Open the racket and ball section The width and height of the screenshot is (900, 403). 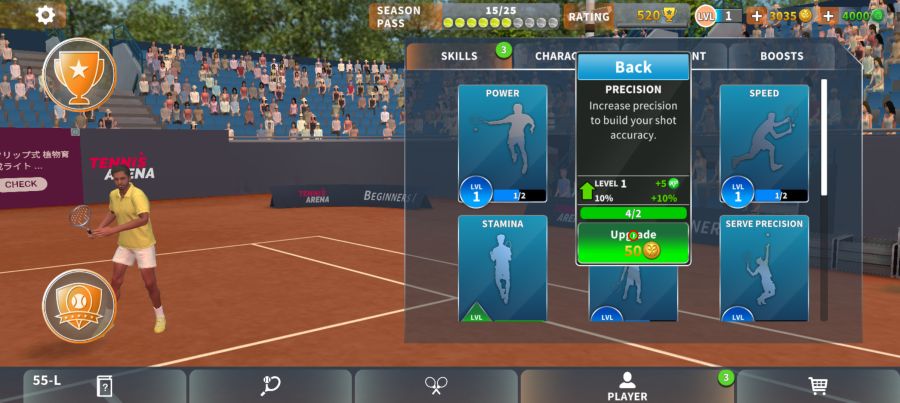coord(270,386)
